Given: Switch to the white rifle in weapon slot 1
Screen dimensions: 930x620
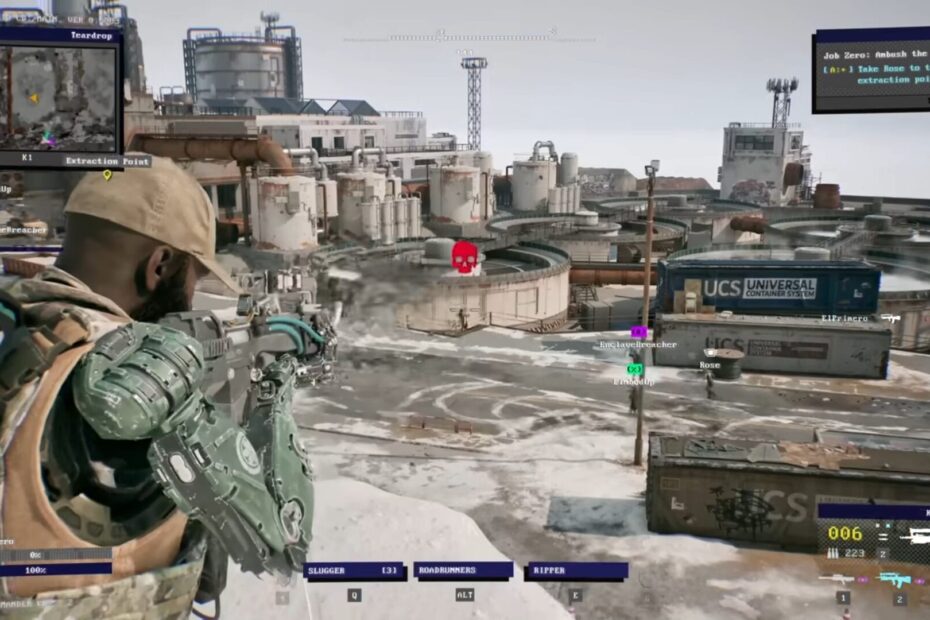Looking at the screenshot, I should (836, 579).
